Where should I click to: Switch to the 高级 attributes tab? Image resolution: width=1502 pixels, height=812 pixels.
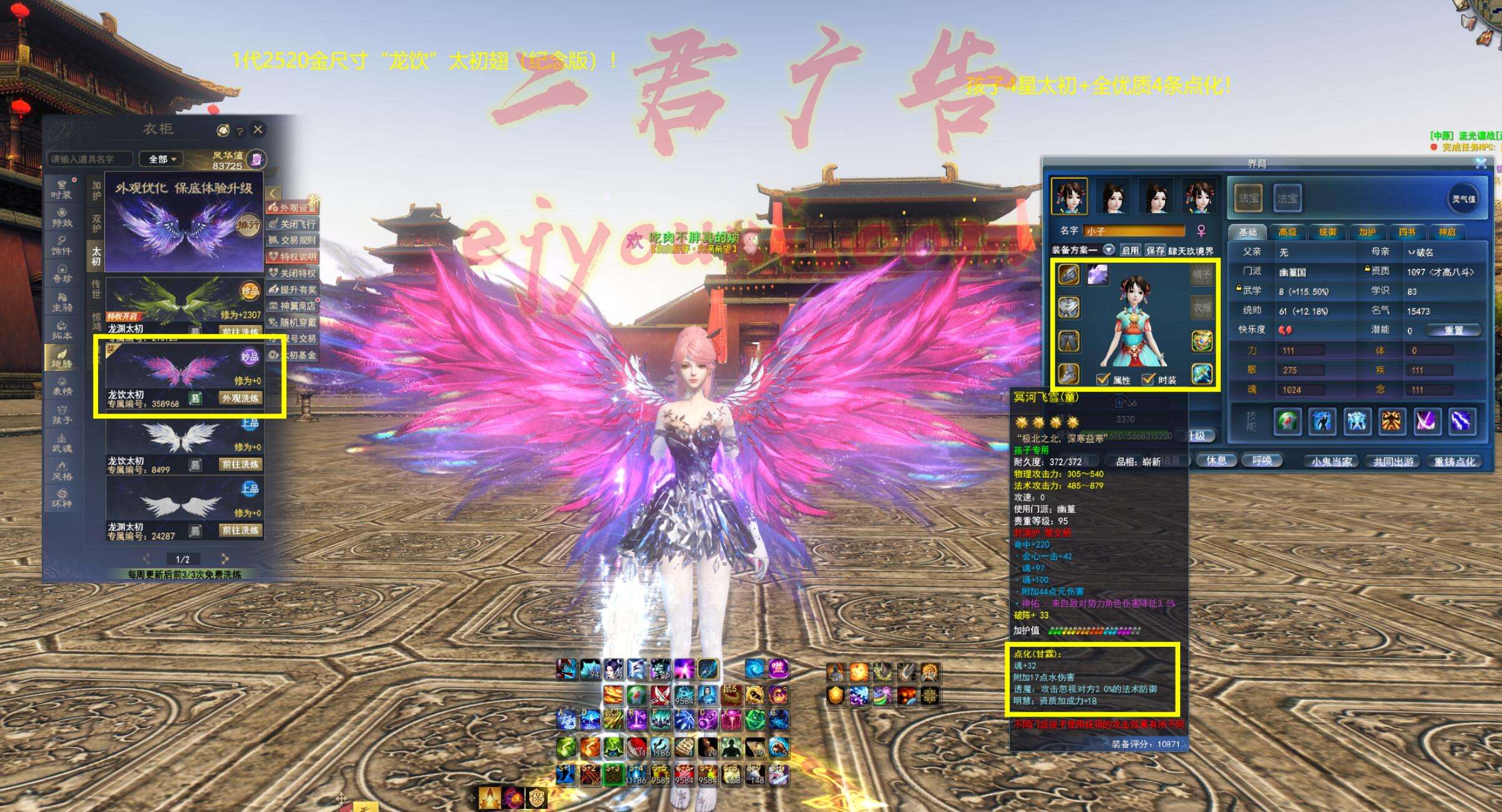(1287, 232)
